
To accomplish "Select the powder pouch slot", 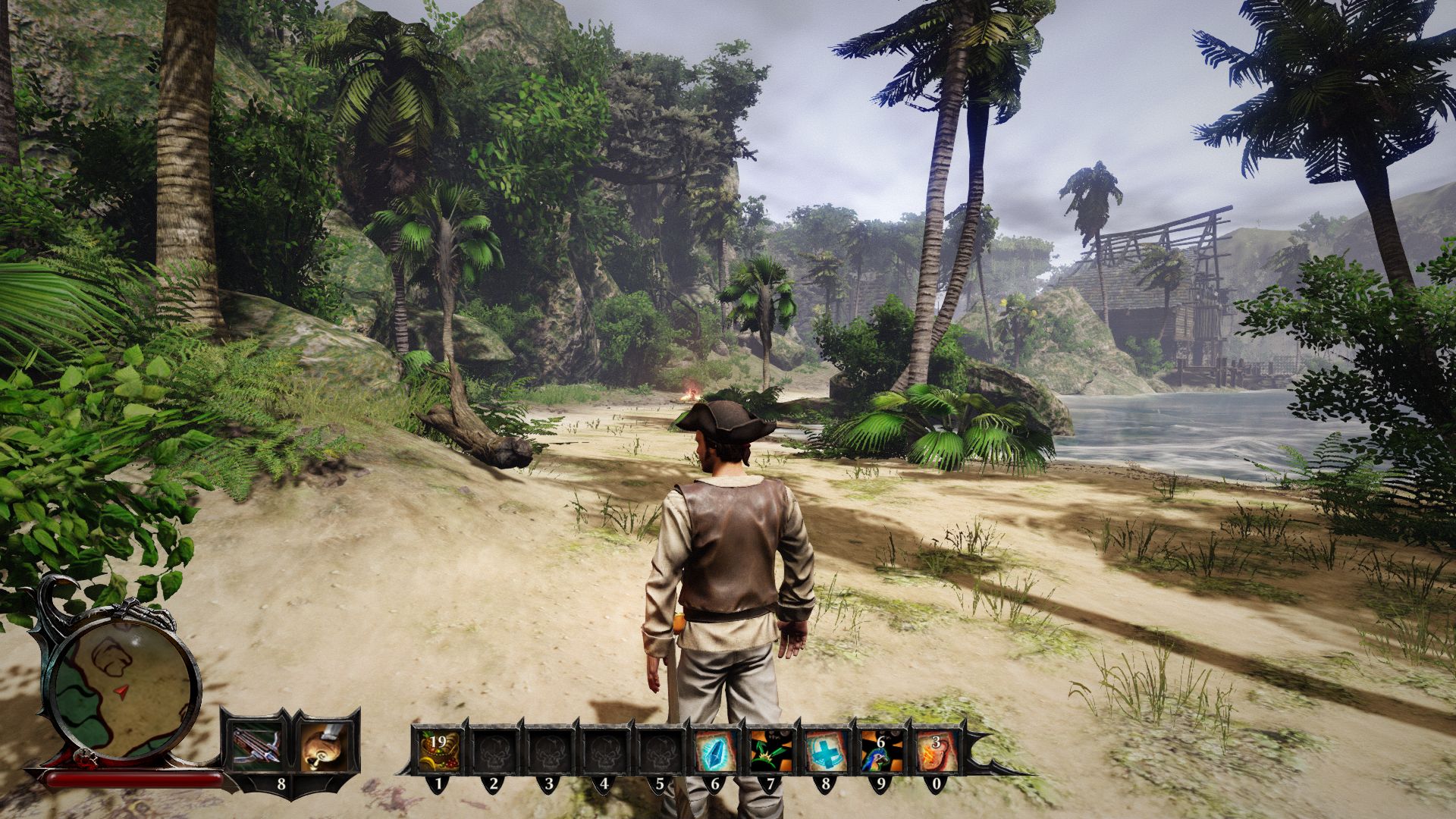I will click(x=325, y=745).
